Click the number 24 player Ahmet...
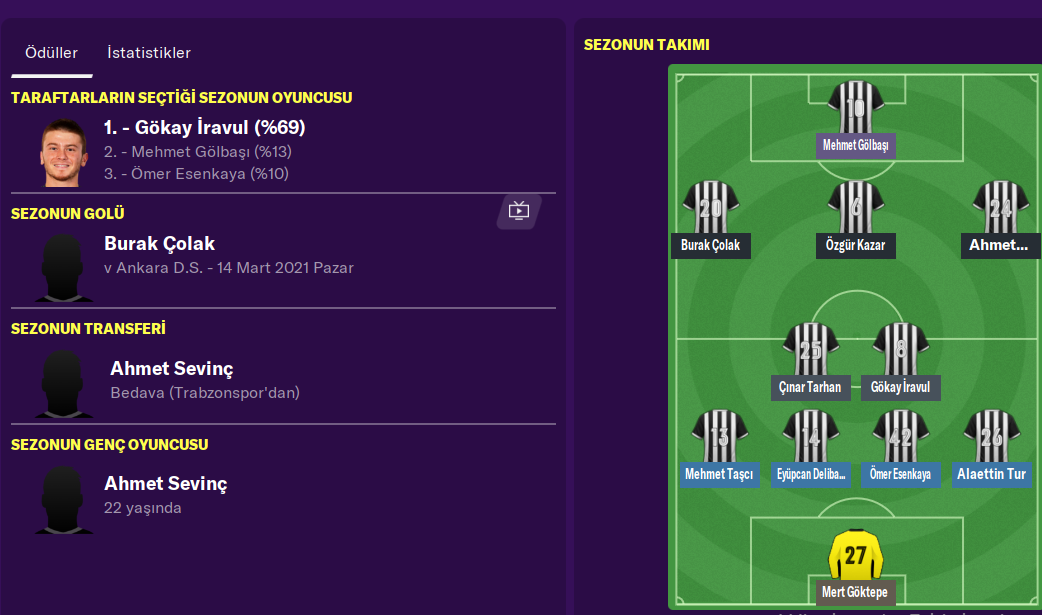 1000,208
